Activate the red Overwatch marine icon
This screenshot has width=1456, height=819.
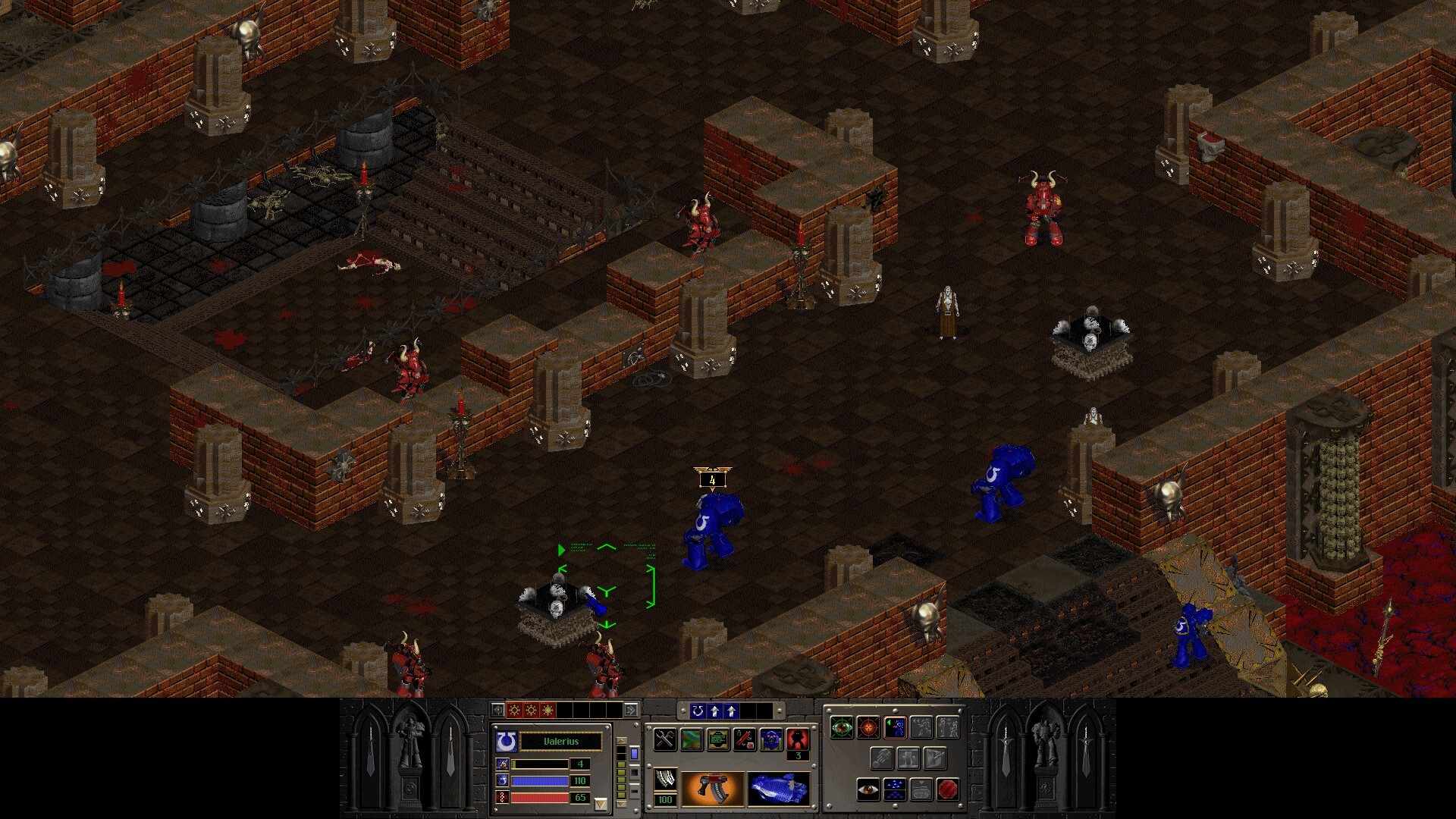point(798,739)
